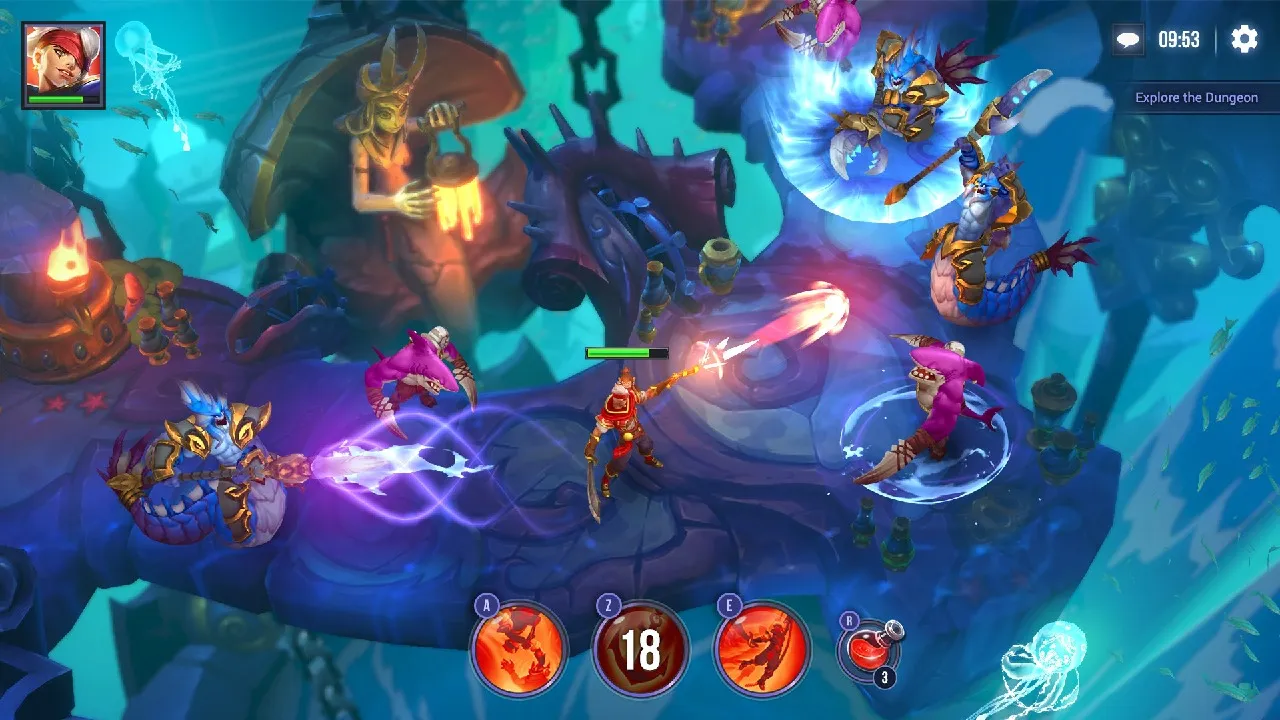Trigger the flaming spear dash ability

761,649
